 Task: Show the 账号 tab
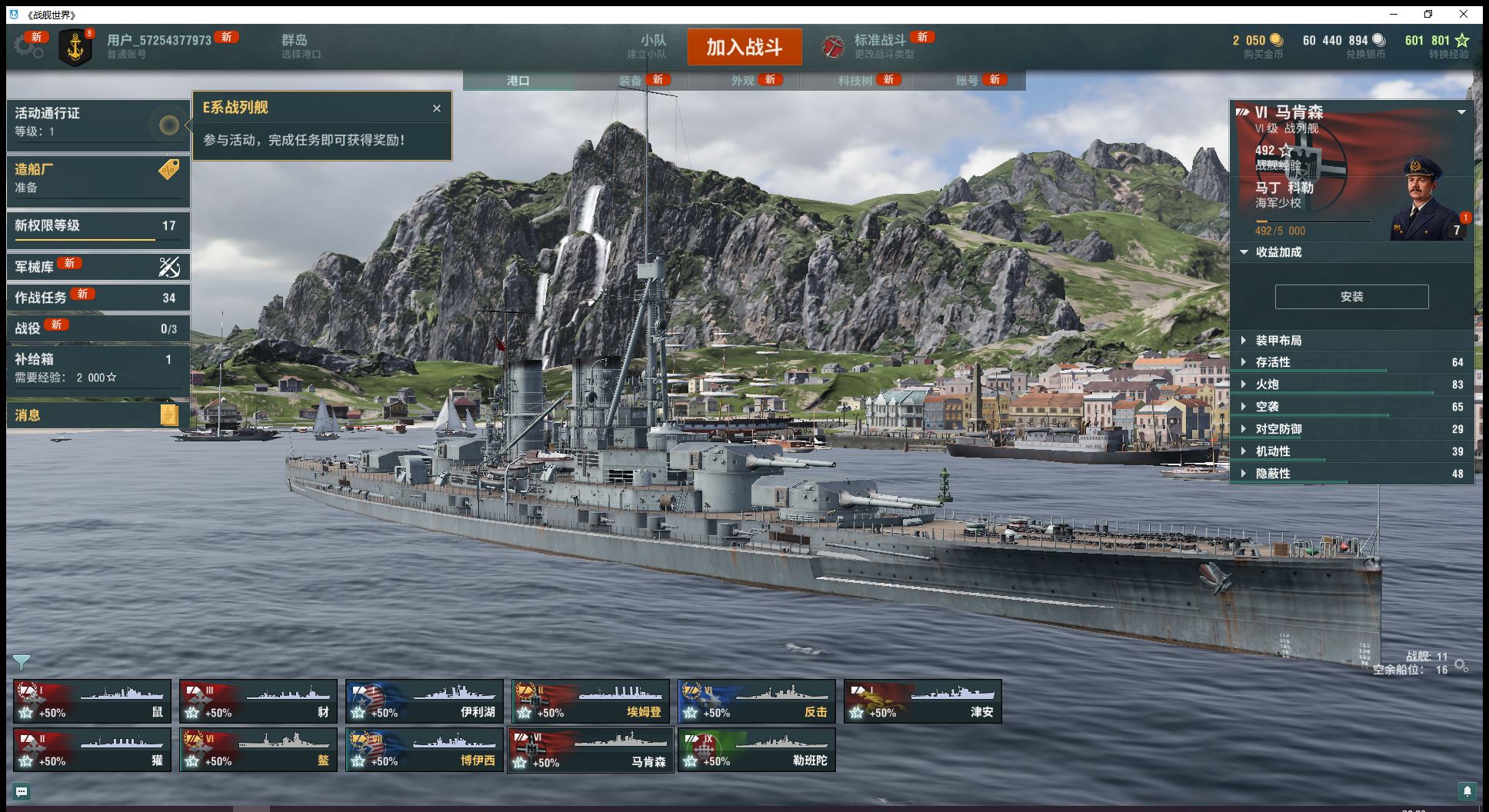(968, 80)
